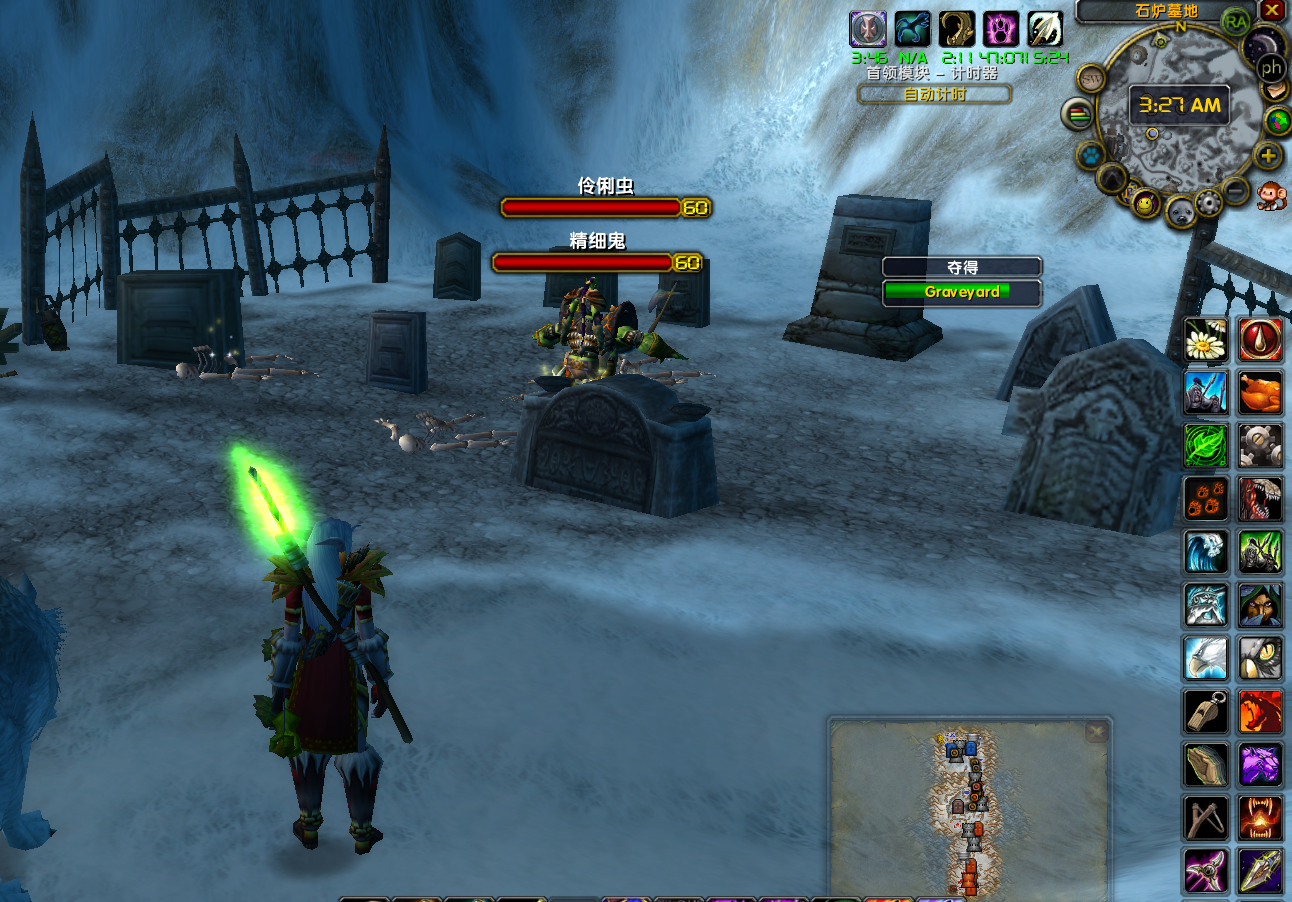Click the yellow smiley face minimap button
The height and width of the screenshot is (902, 1292).
tap(1147, 205)
